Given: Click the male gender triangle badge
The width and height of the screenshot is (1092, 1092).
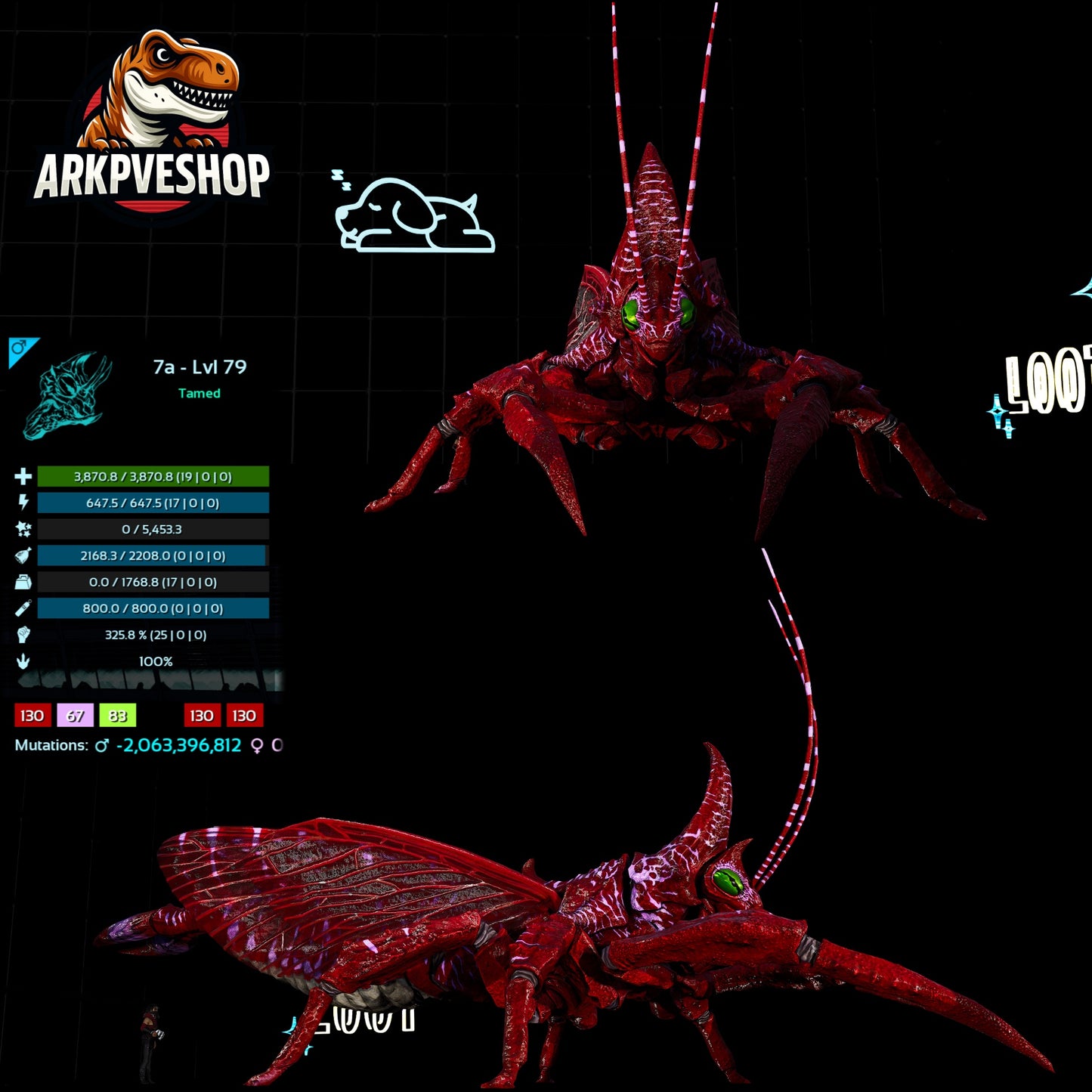Looking at the screenshot, I should tap(21, 348).
